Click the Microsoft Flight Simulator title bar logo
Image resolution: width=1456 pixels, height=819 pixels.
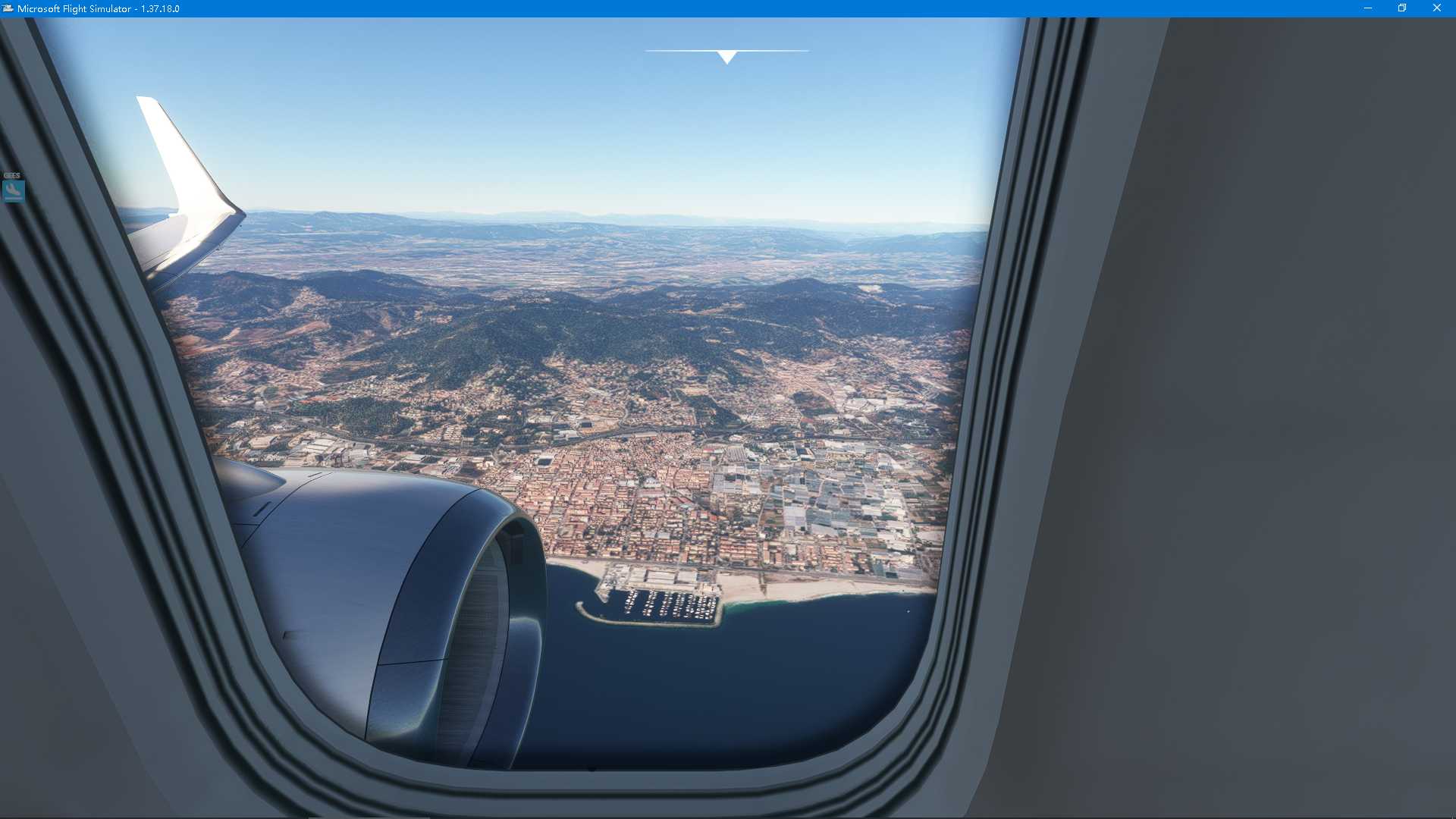8,8
